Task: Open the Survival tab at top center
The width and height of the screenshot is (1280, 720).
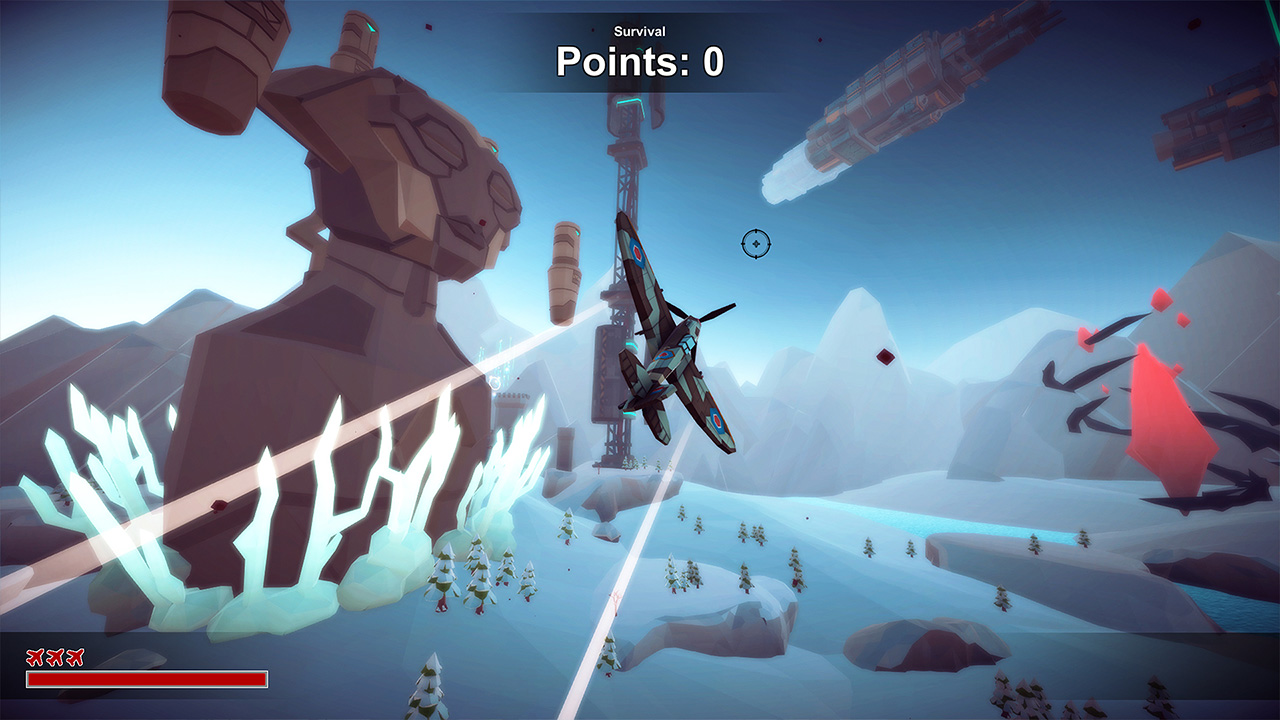Action: pos(639,31)
